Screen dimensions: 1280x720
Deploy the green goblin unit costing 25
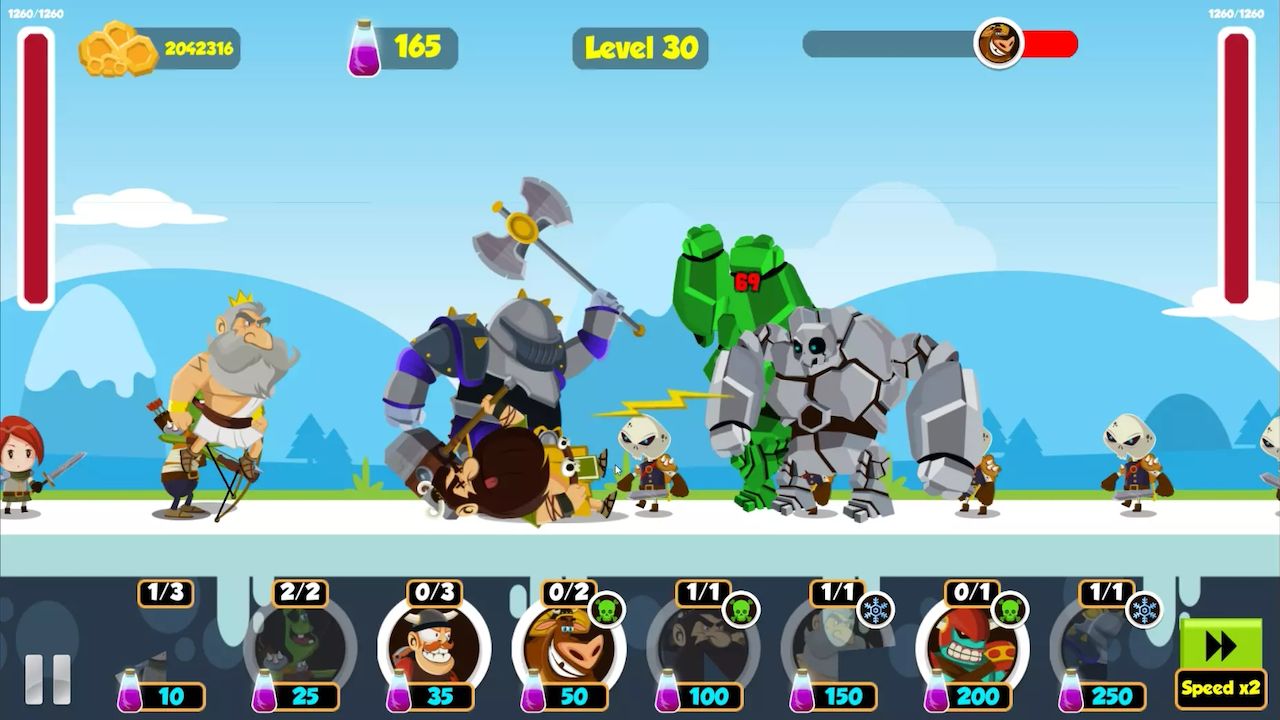[299, 650]
